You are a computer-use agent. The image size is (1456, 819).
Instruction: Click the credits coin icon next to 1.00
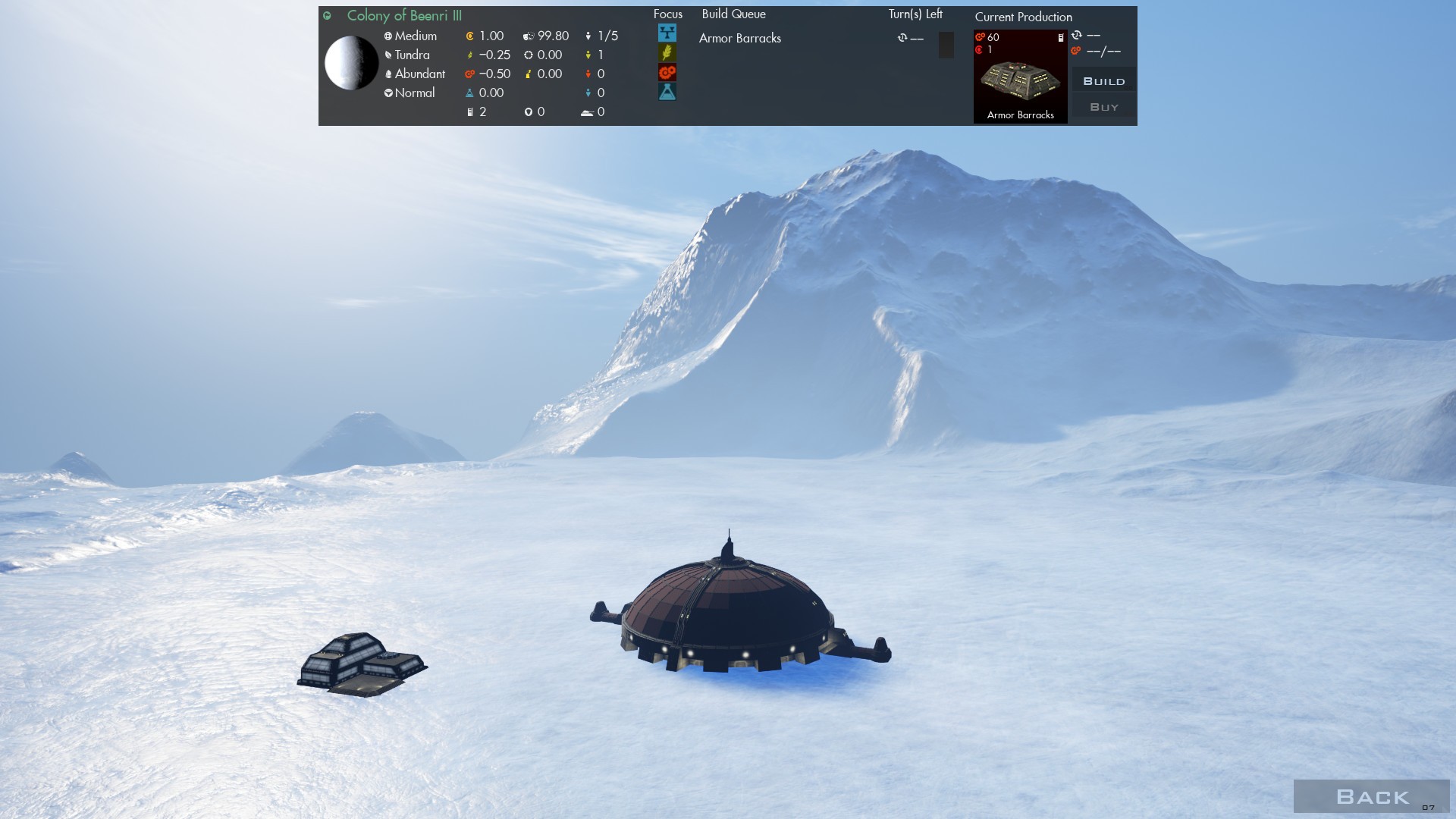point(469,36)
